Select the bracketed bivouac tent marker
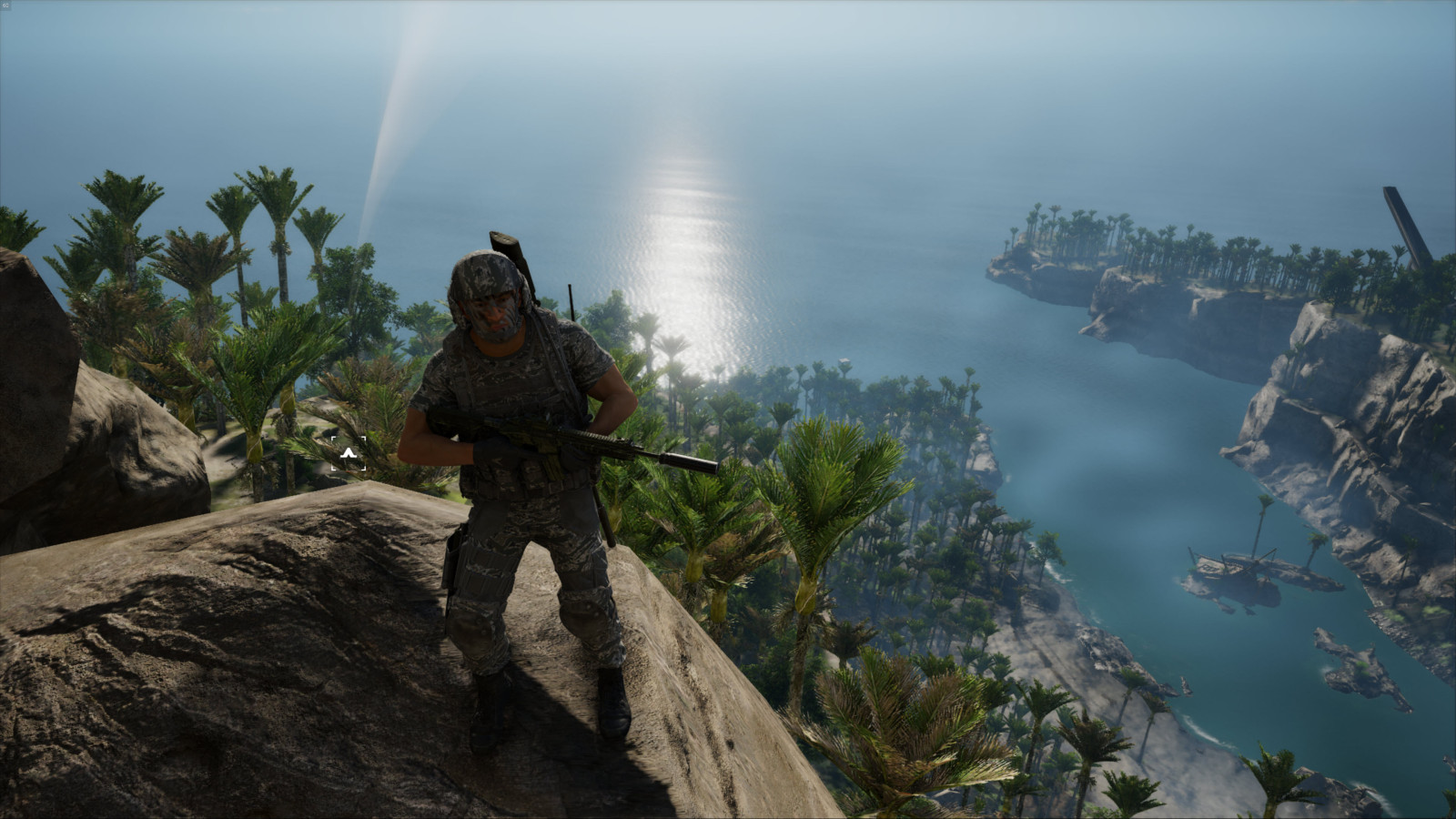 pos(349,452)
